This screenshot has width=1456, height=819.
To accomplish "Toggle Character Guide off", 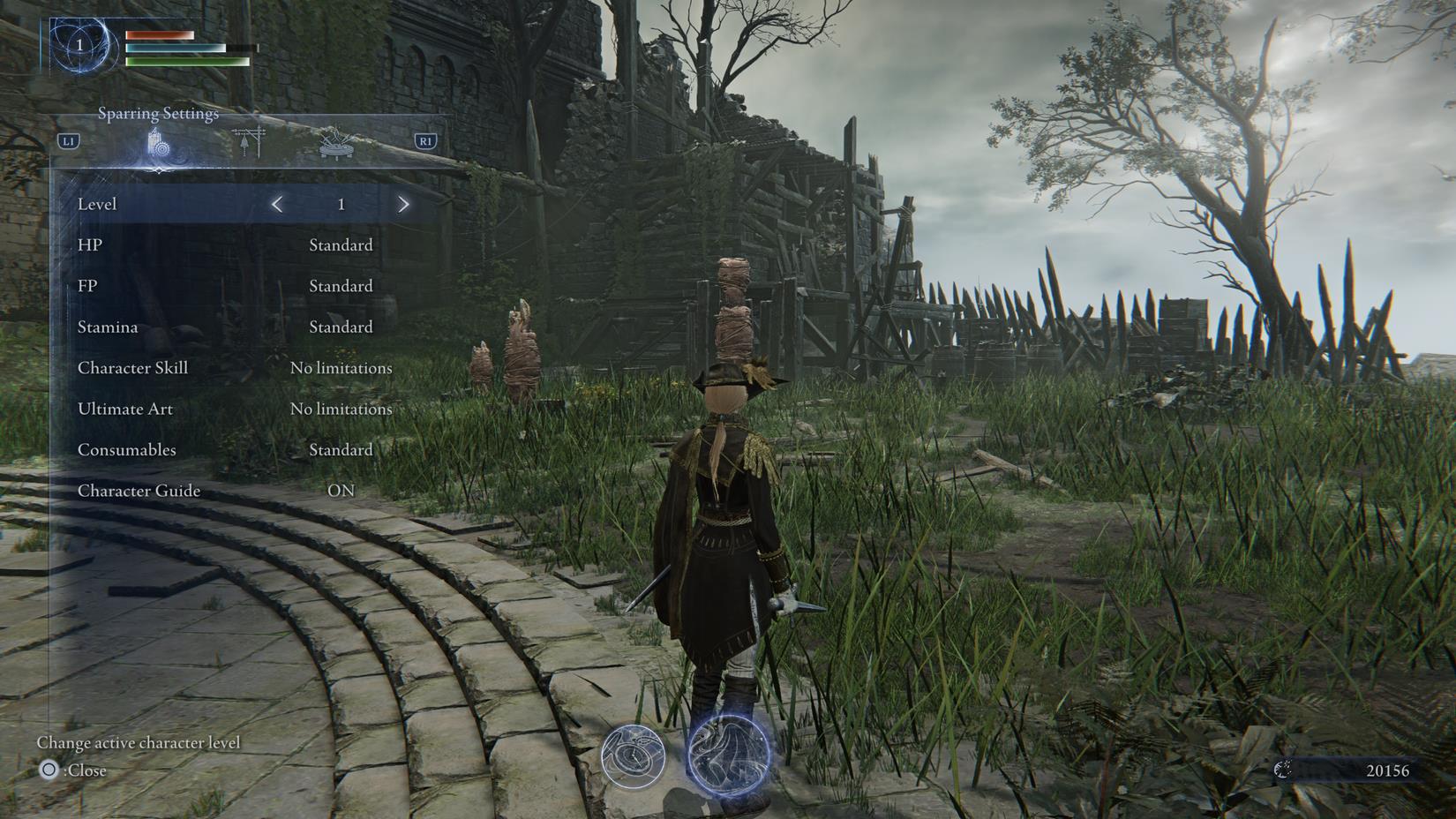I will click(342, 491).
